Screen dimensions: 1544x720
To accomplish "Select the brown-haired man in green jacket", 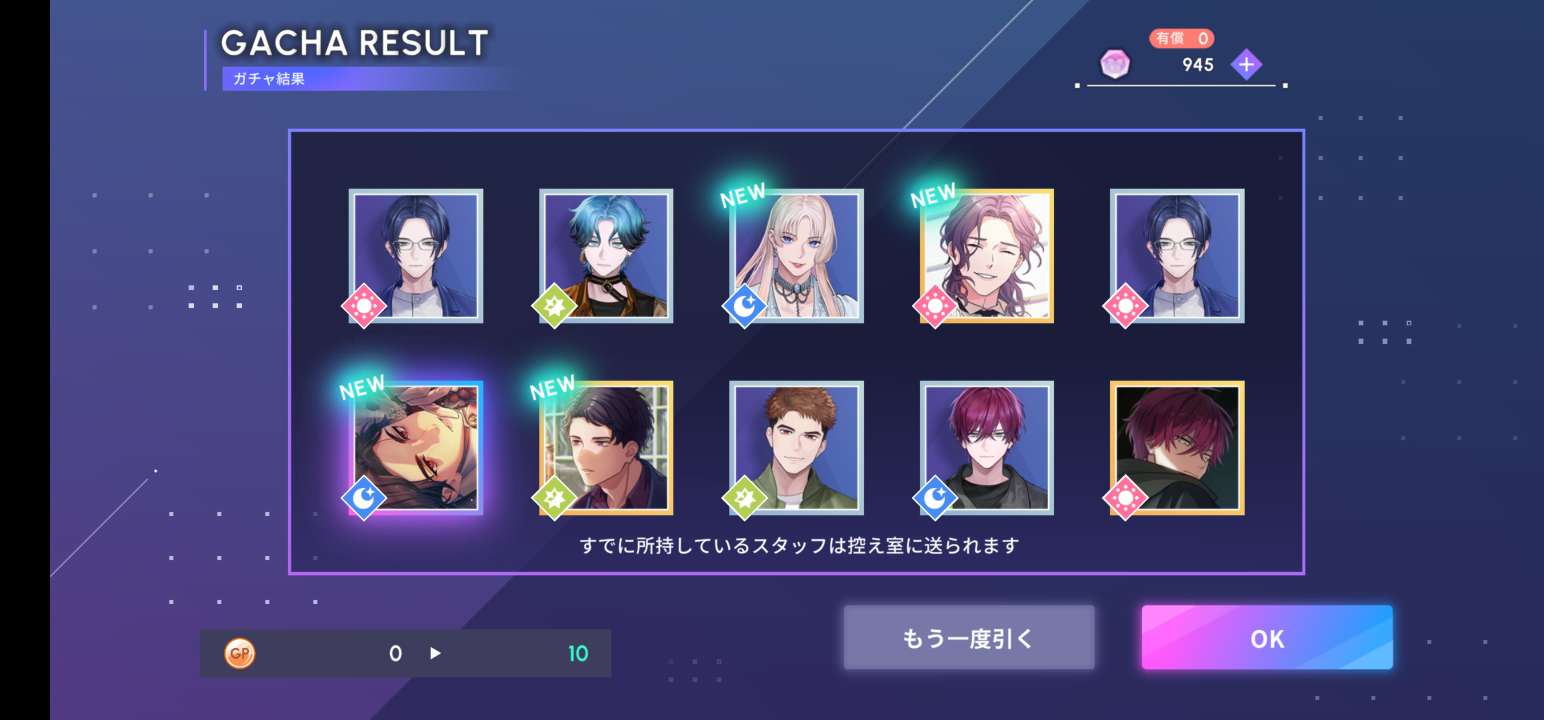I will tap(797, 448).
